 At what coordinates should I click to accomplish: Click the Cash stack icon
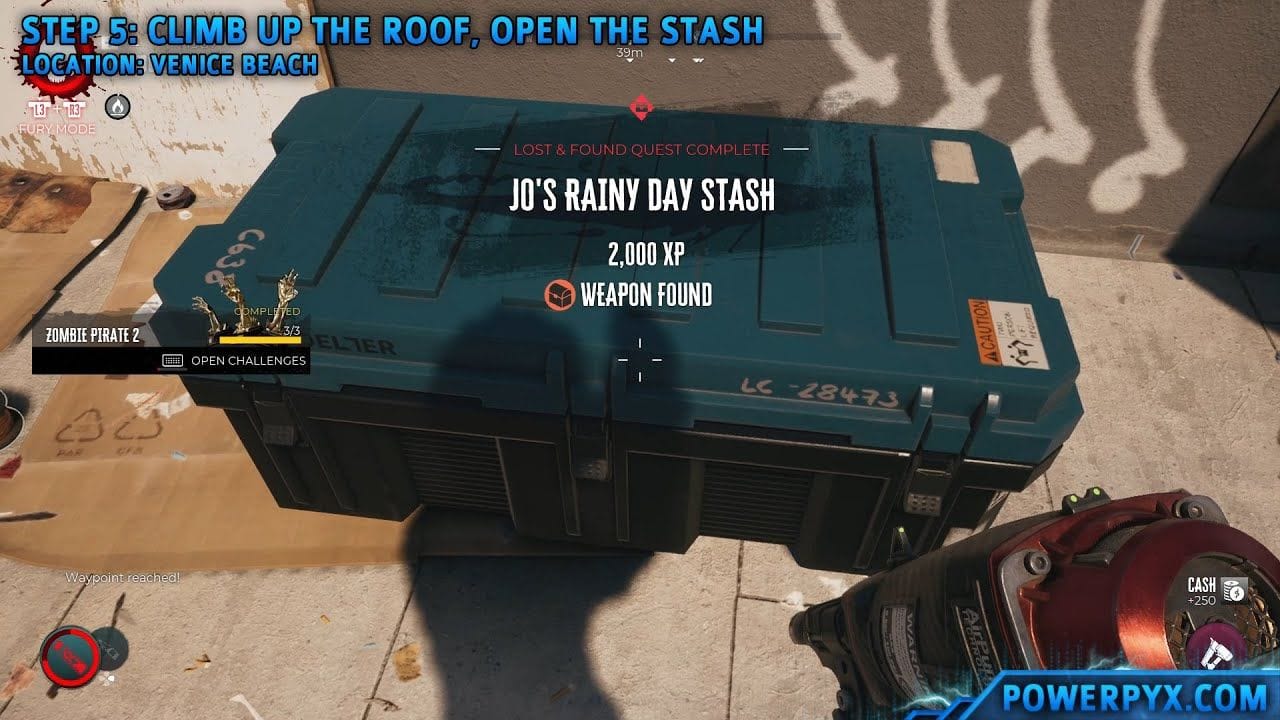(x=1233, y=591)
